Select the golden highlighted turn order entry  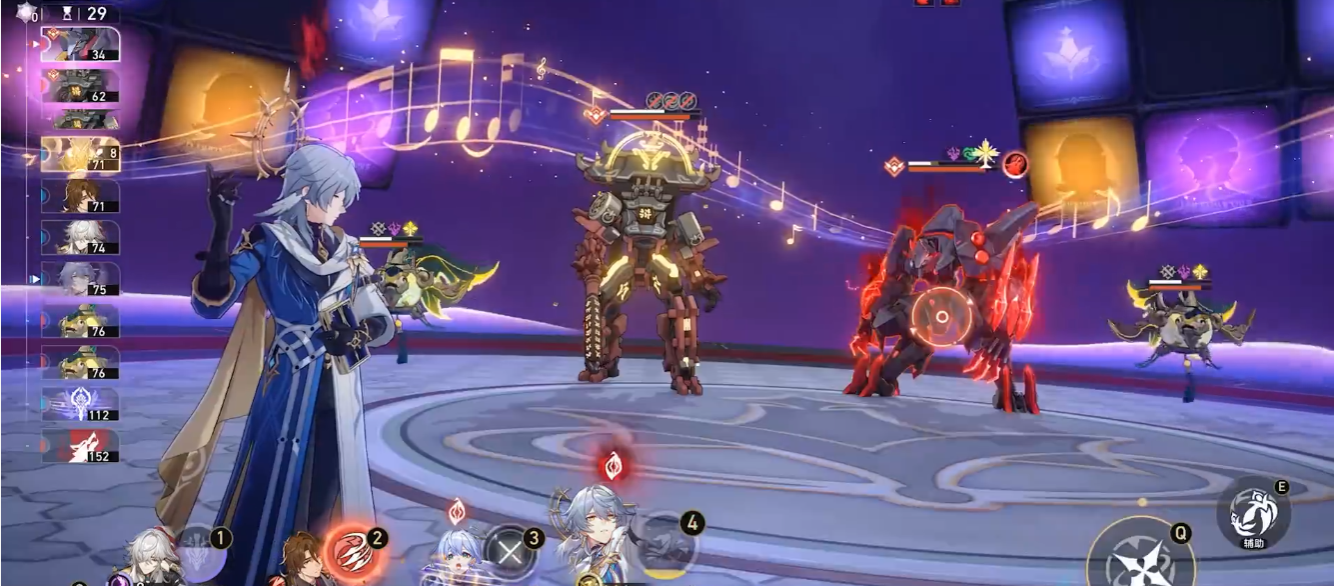click(x=80, y=154)
